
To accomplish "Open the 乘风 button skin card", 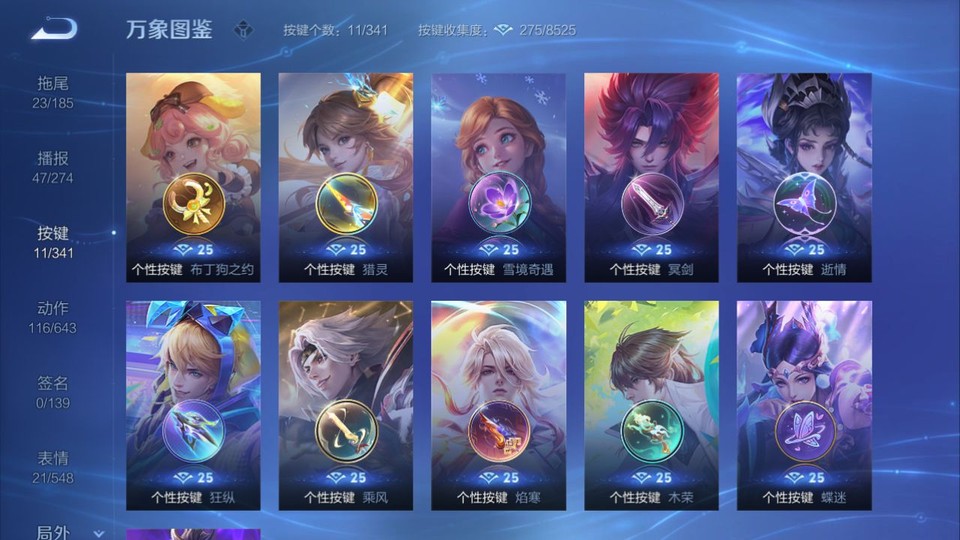I will pos(346,405).
